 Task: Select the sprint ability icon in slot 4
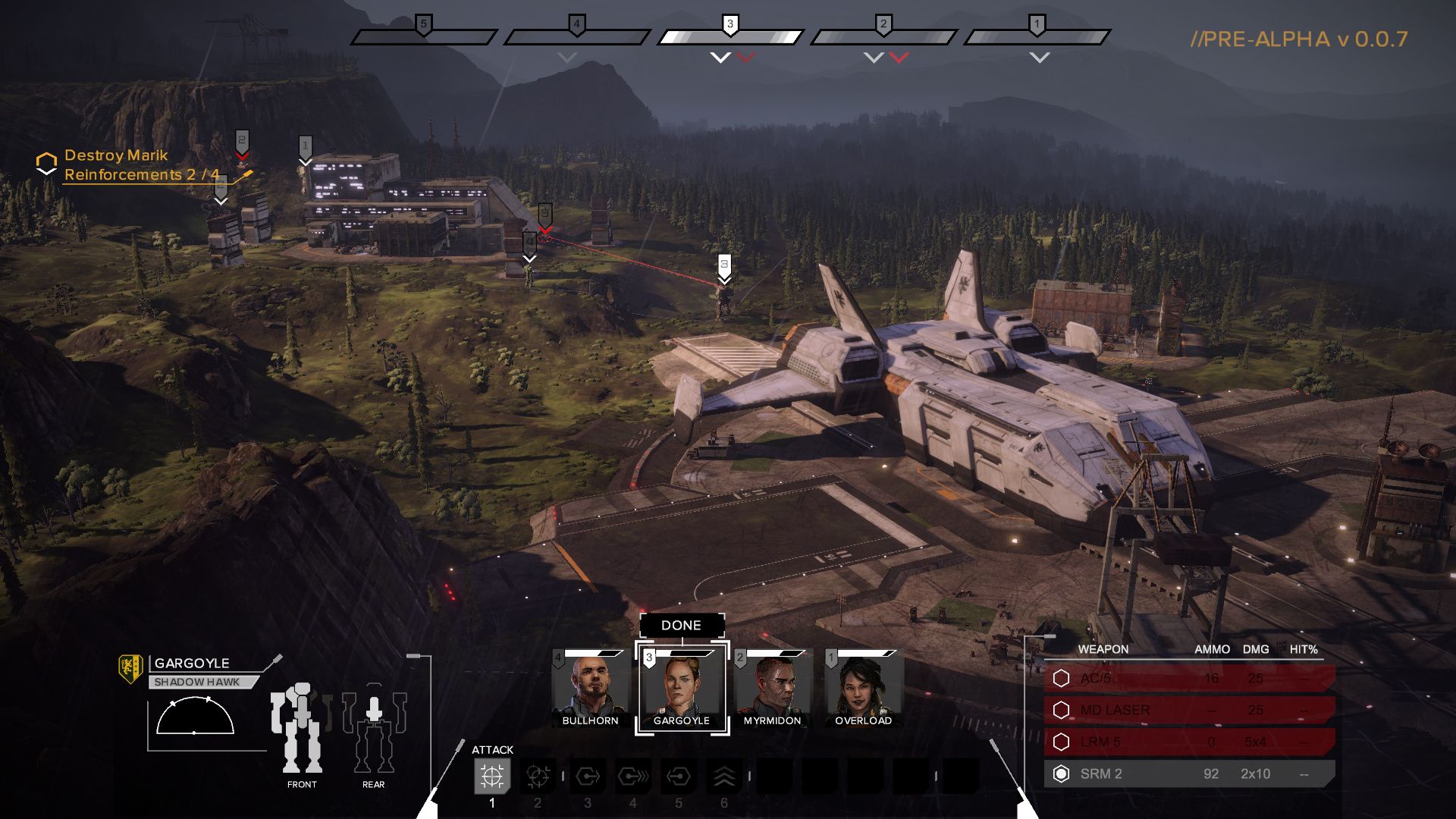tap(633, 777)
